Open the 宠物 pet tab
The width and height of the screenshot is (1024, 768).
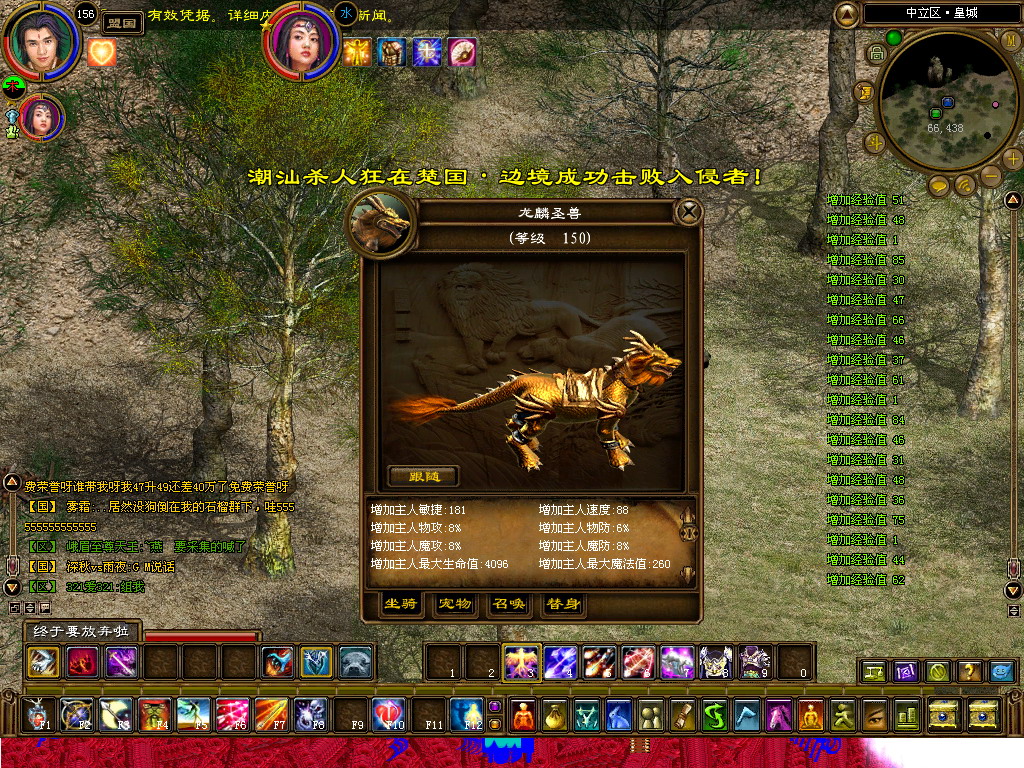(455, 604)
